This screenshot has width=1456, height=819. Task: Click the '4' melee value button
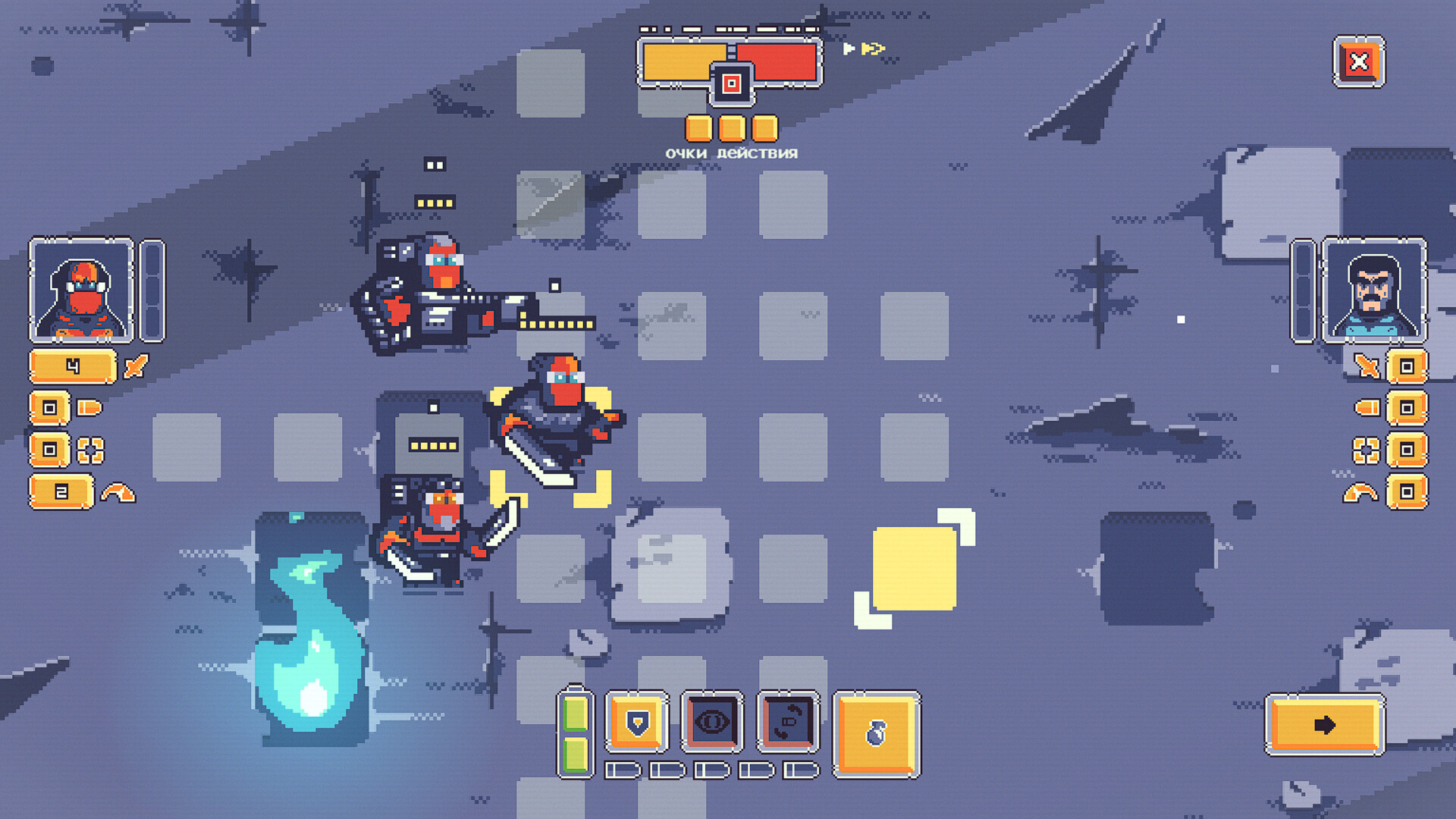click(72, 366)
